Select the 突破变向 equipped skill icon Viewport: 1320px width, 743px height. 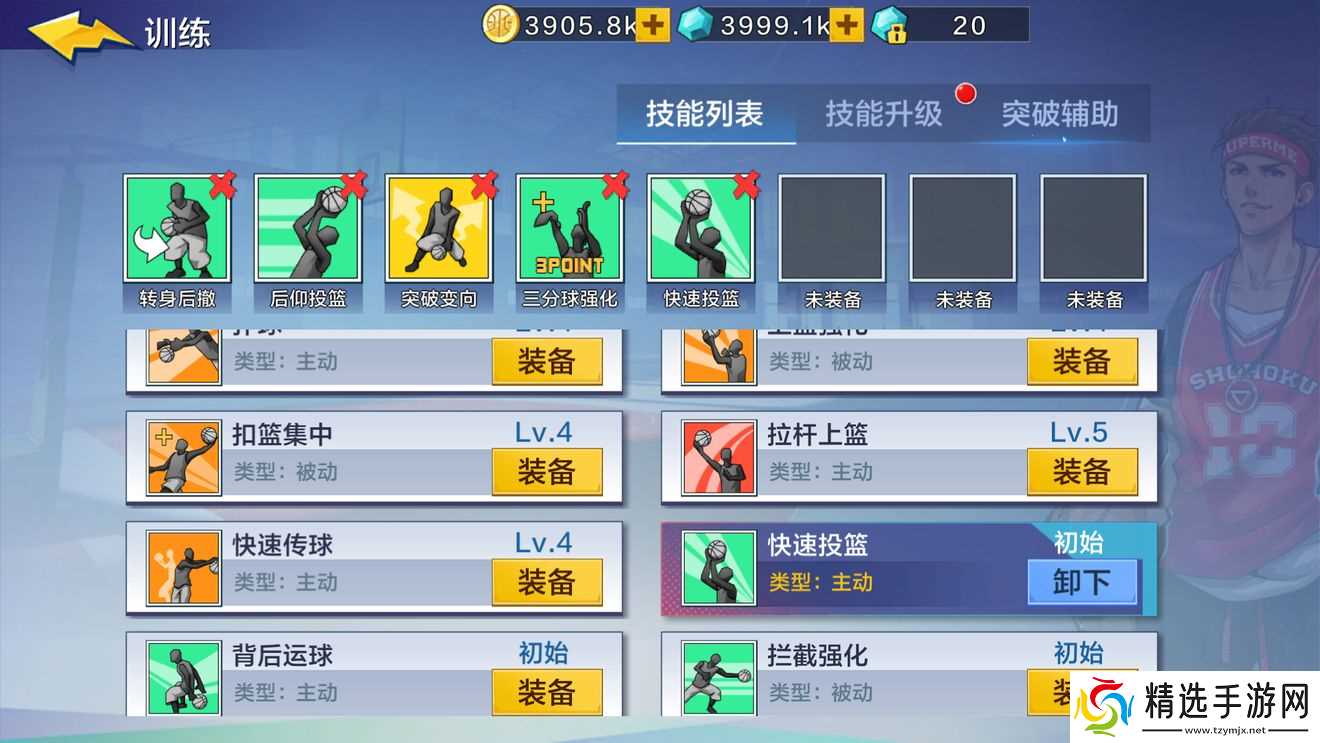439,232
